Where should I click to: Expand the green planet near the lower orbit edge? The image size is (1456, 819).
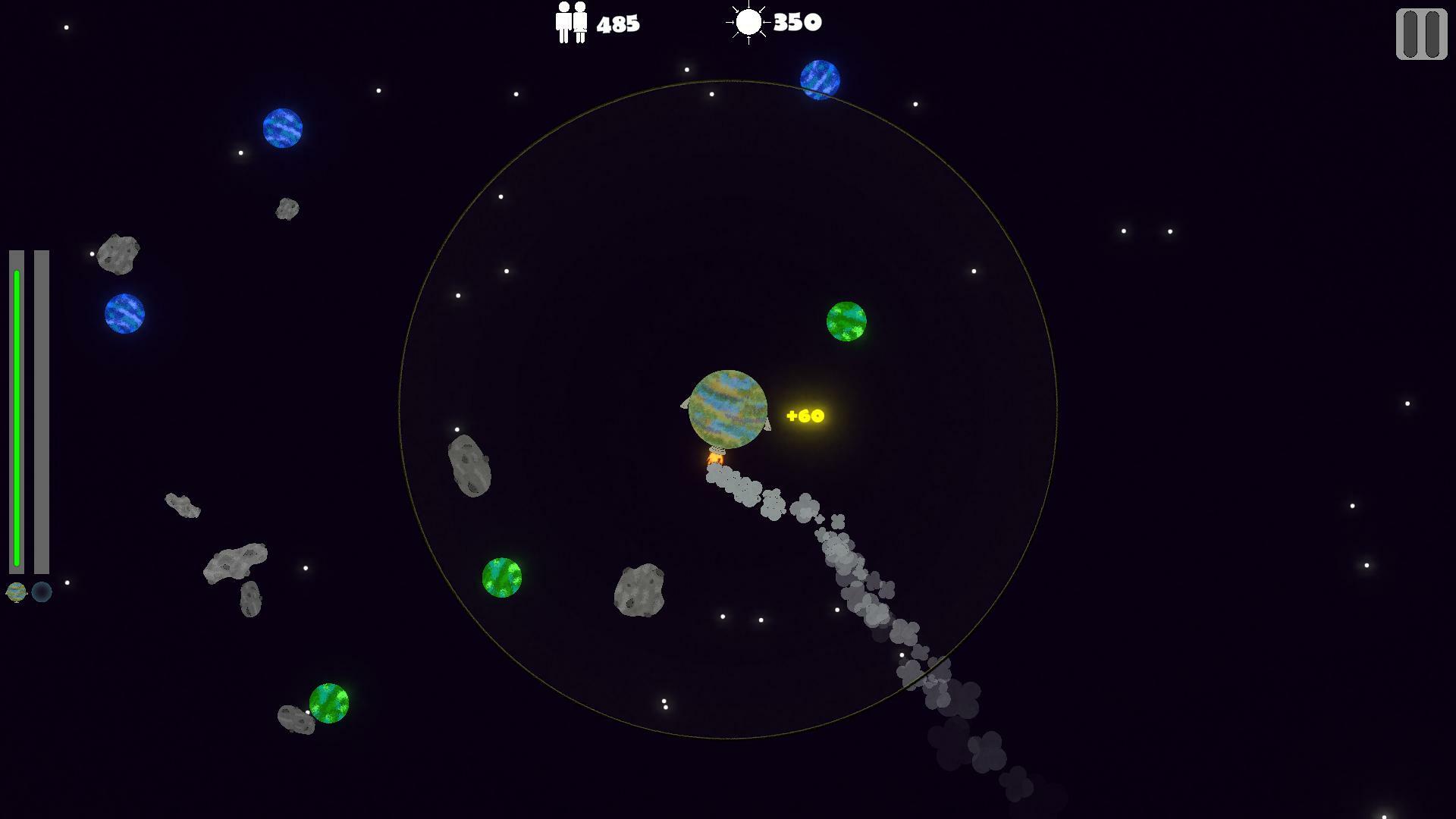tap(500, 578)
